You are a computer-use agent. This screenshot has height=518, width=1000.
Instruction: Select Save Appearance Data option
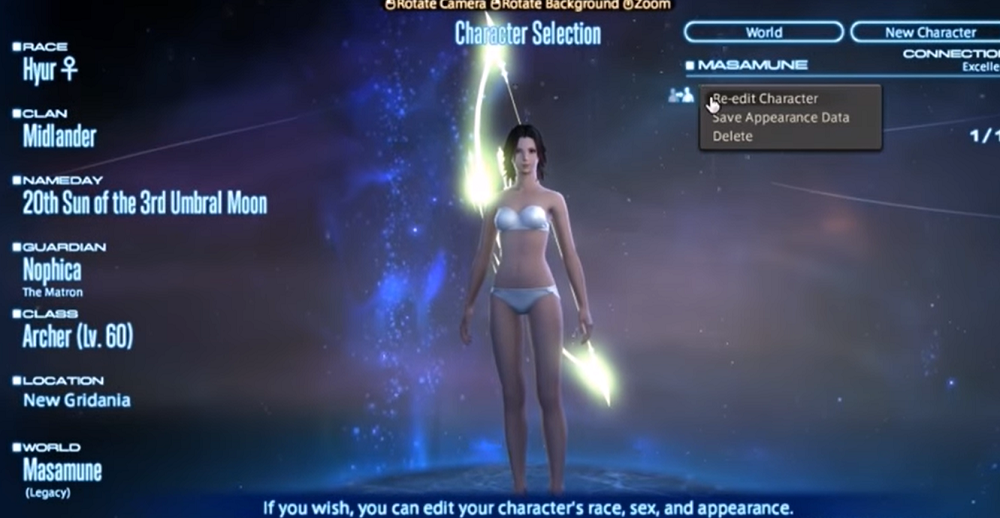(780, 118)
